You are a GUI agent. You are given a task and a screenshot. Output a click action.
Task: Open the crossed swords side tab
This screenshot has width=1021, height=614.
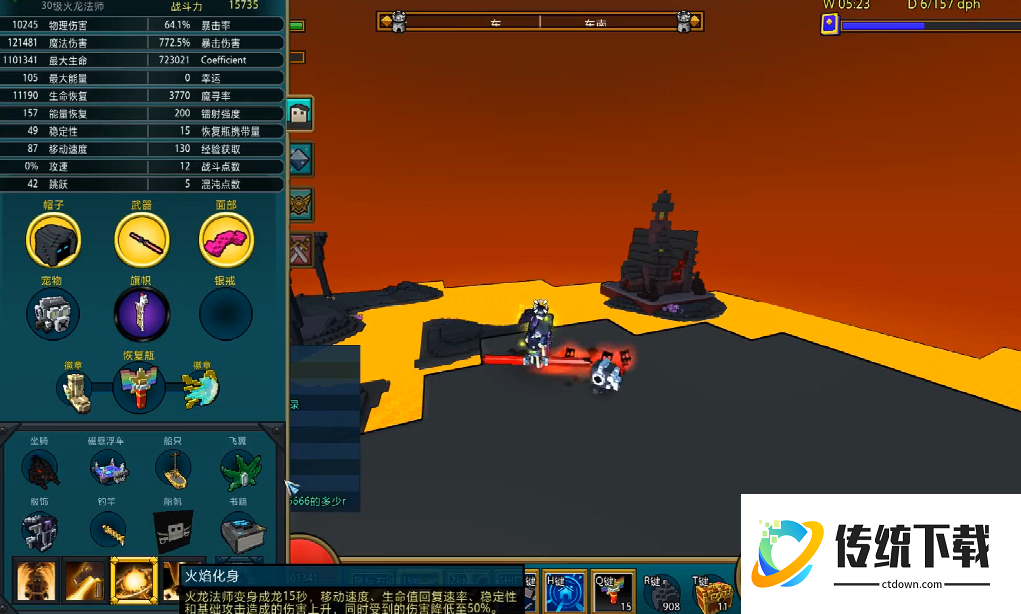click(x=300, y=249)
